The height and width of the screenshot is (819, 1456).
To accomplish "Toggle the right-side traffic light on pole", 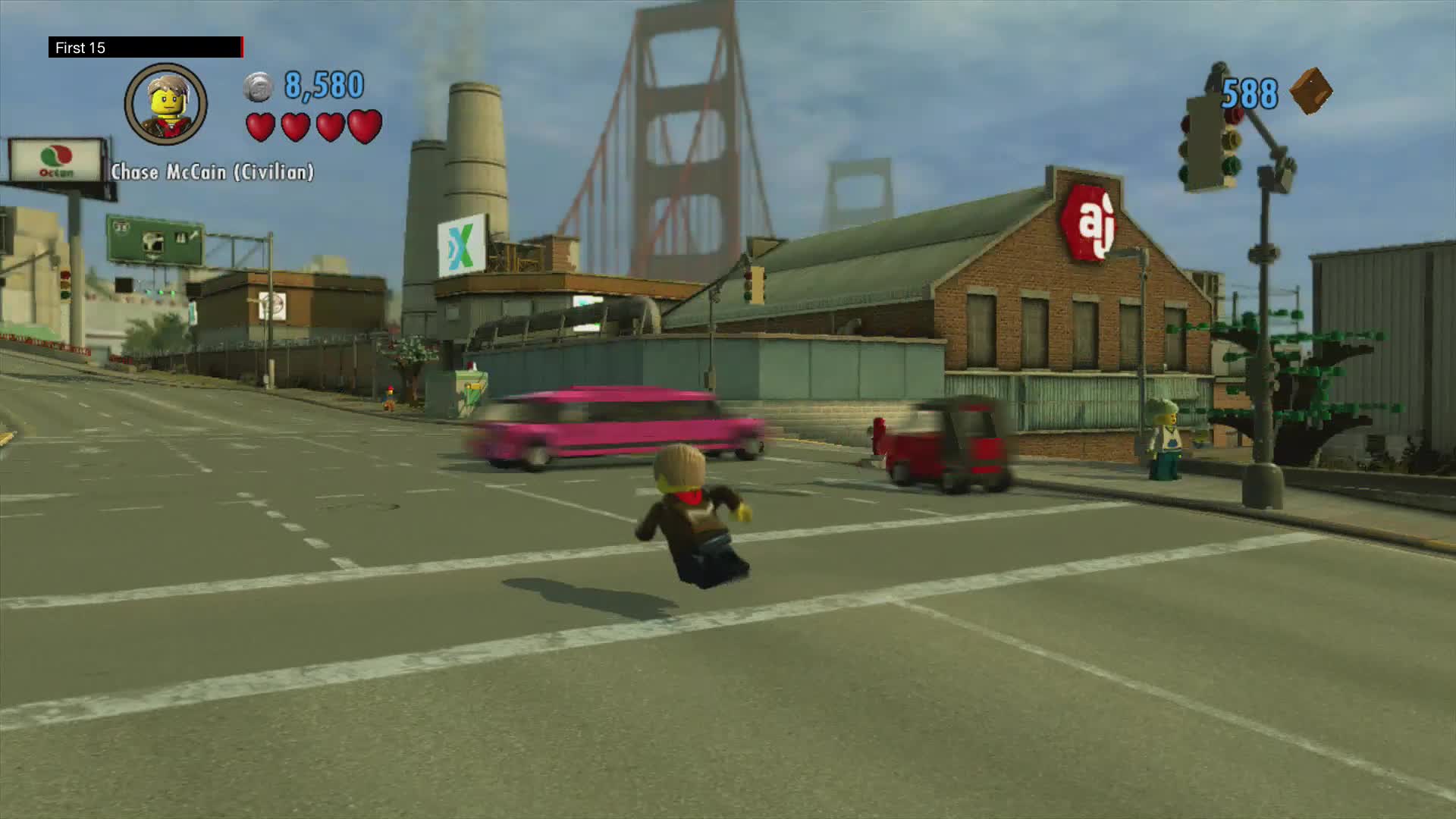I will coord(1208,146).
